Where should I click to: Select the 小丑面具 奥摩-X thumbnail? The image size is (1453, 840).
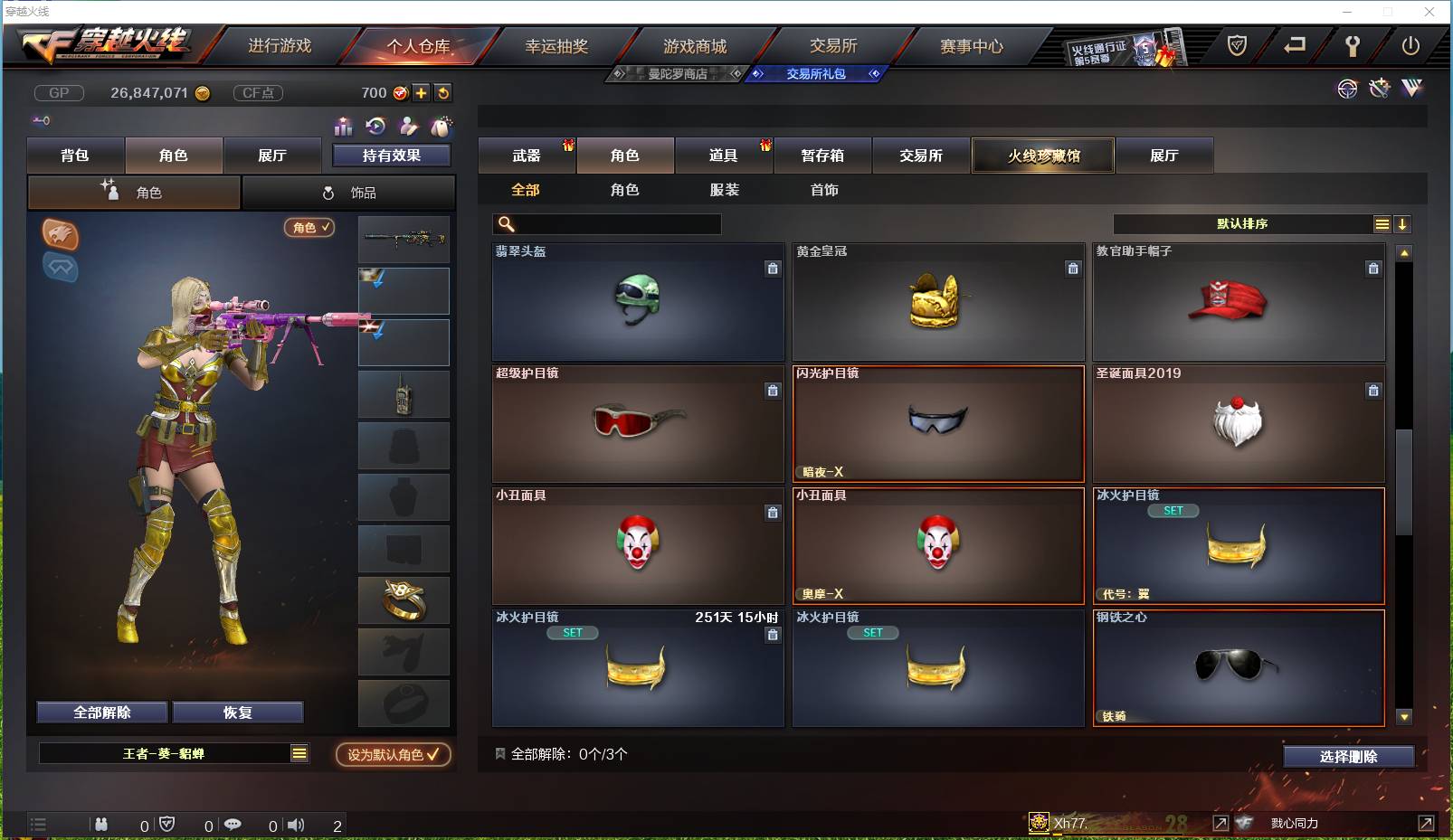(x=938, y=543)
